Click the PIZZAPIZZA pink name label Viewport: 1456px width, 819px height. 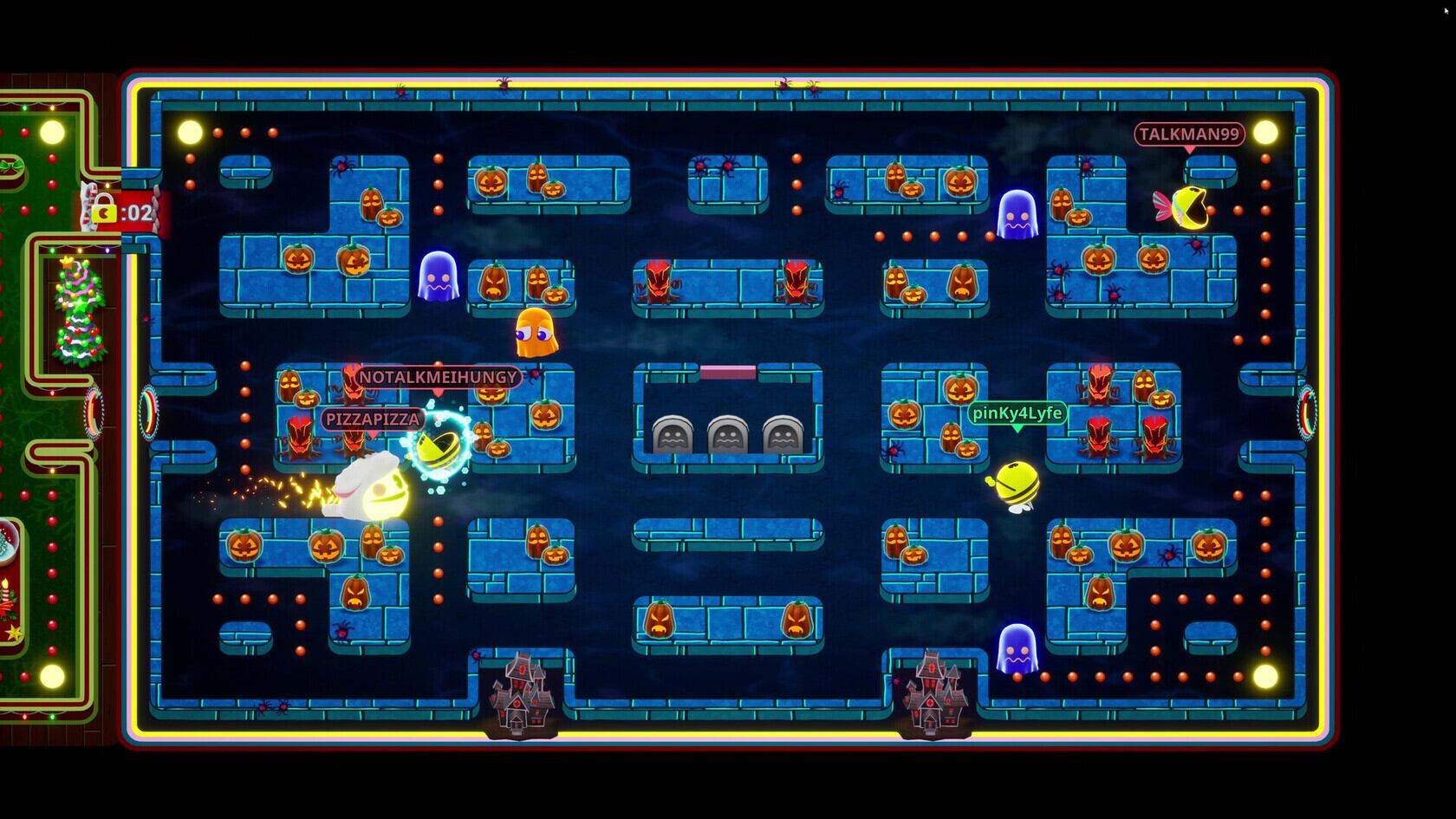tap(373, 419)
